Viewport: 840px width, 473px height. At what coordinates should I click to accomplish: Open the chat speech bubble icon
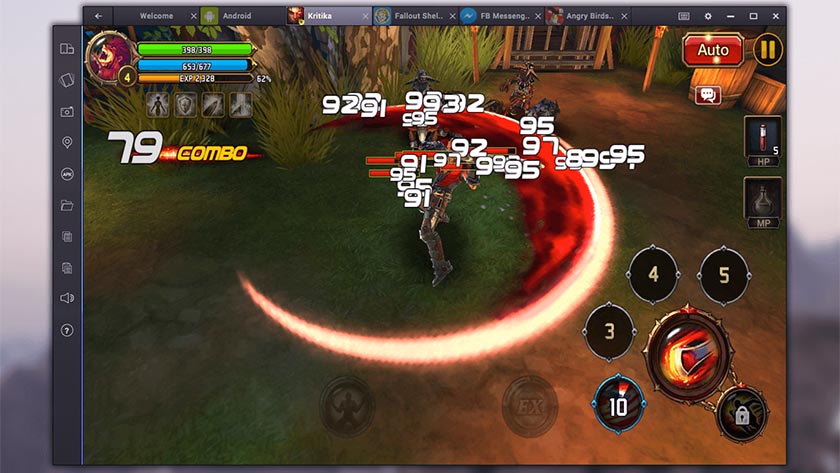tap(709, 95)
